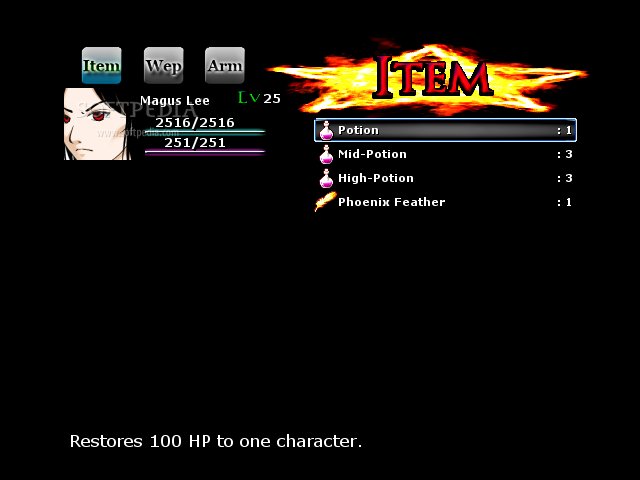Switch to the Item tab
640x480 pixels.
pyautogui.click(x=101, y=66)
